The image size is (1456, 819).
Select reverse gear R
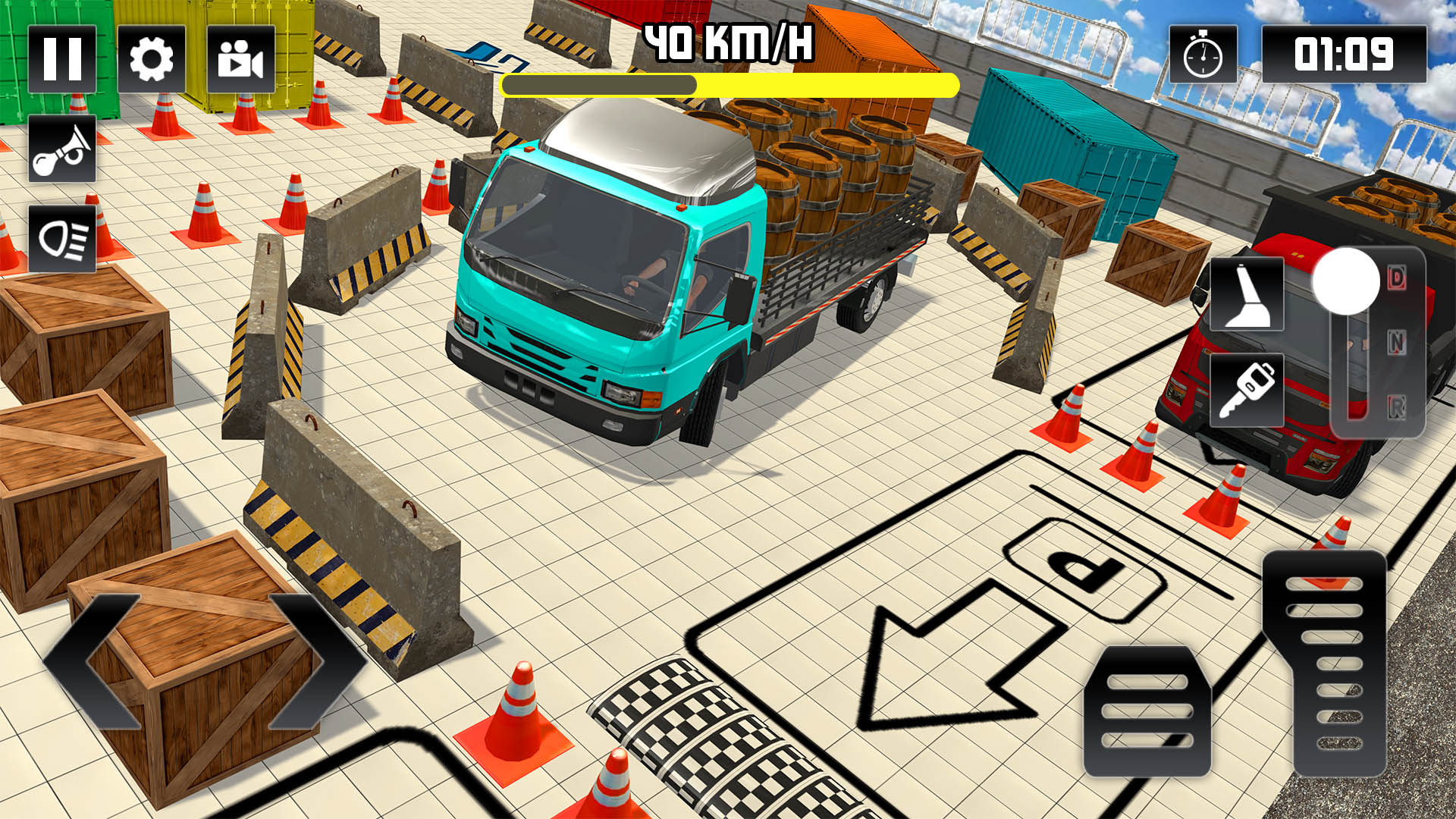tap(1396, 406)
